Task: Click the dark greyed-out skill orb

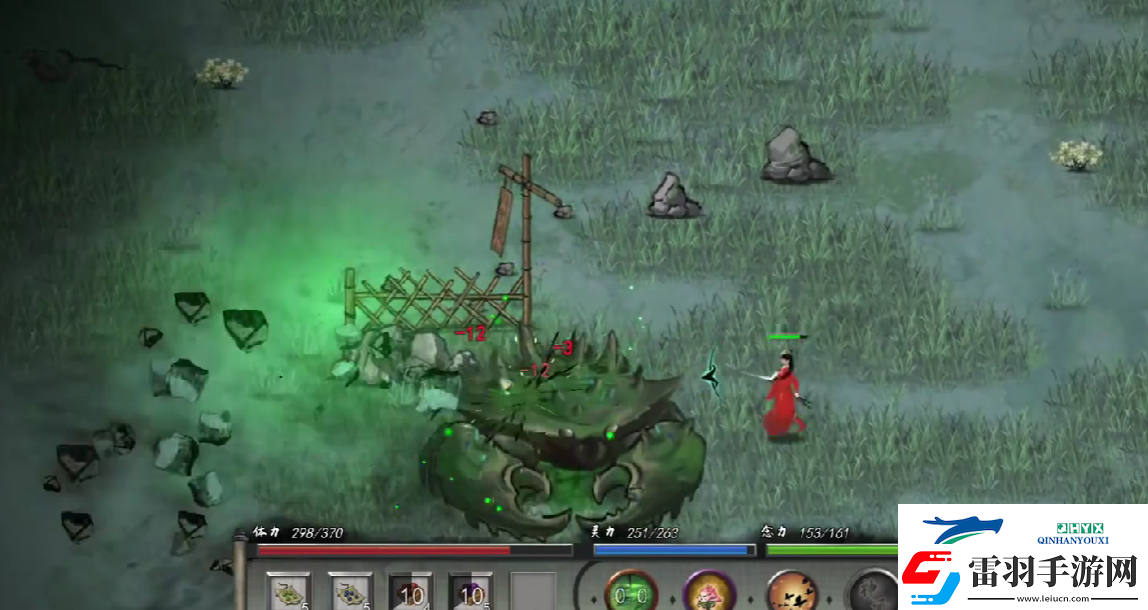Action: tap(872, 591)
